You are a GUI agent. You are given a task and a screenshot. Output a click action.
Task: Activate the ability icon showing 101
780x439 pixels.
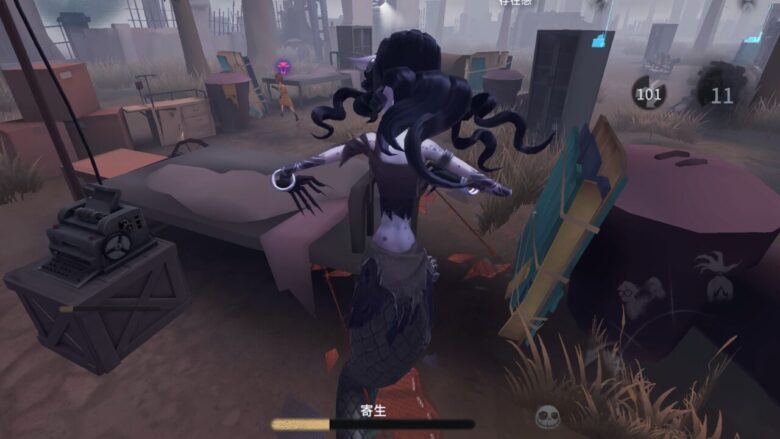[x=649, y=94]
